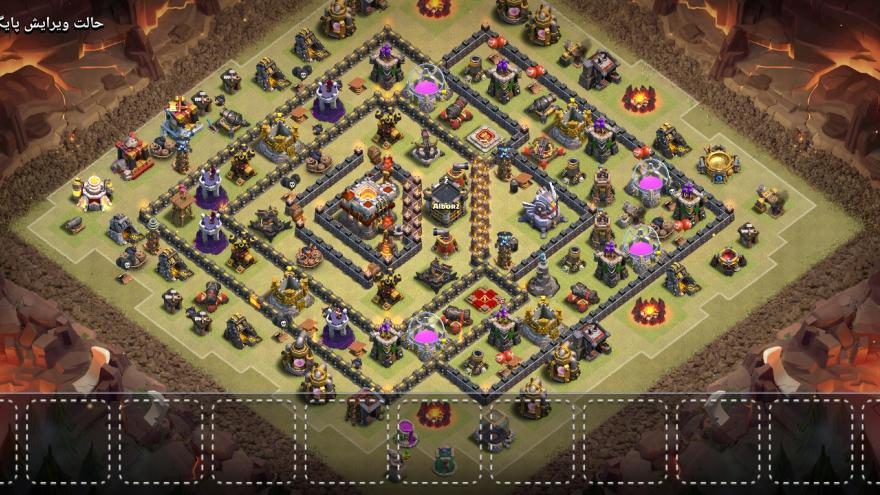Select the Clan Castle labeled Alborz
This screenshot has height=495, width=880.
click(447, 202)
